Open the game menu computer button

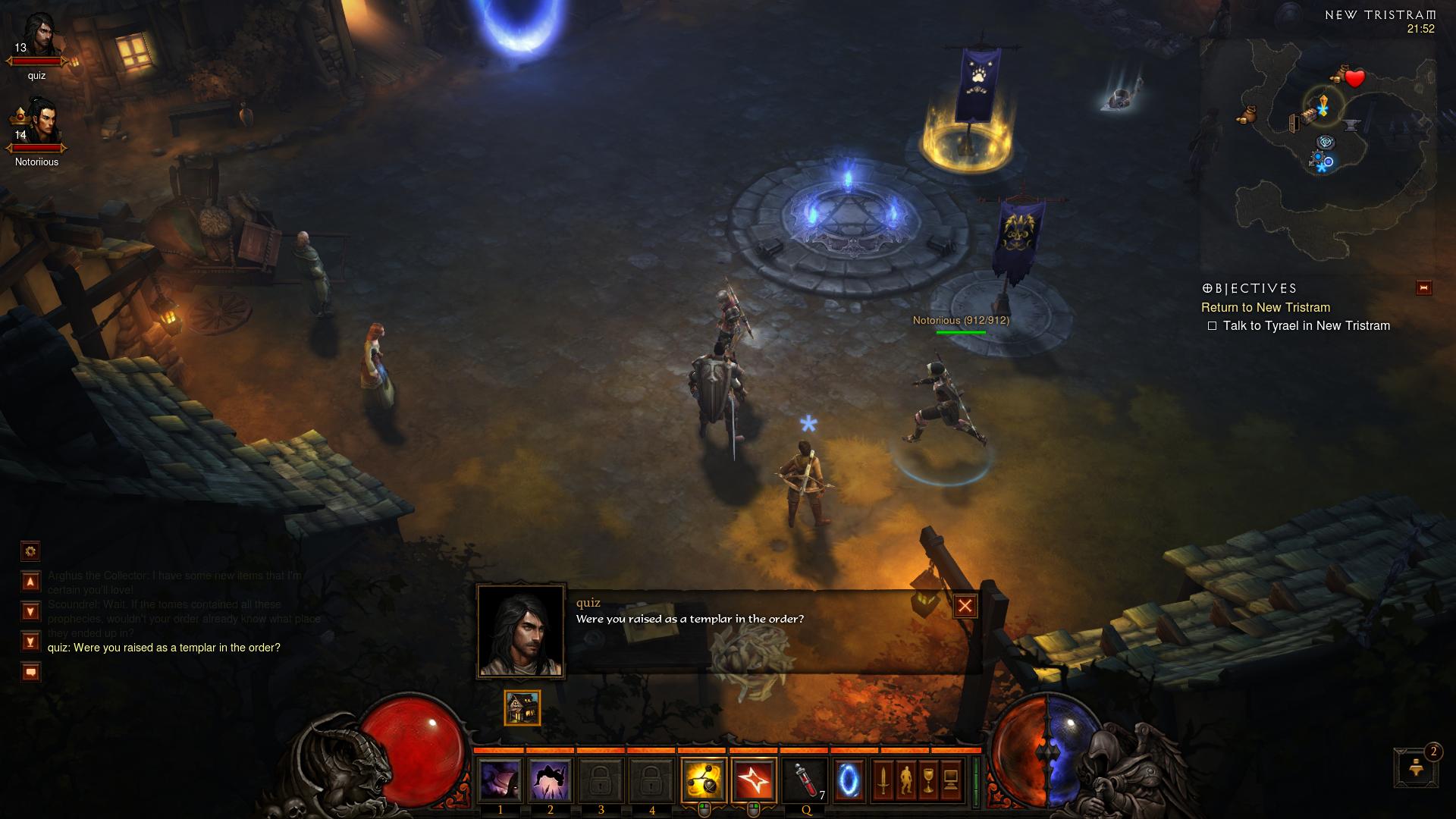click(x=951, y=780)
